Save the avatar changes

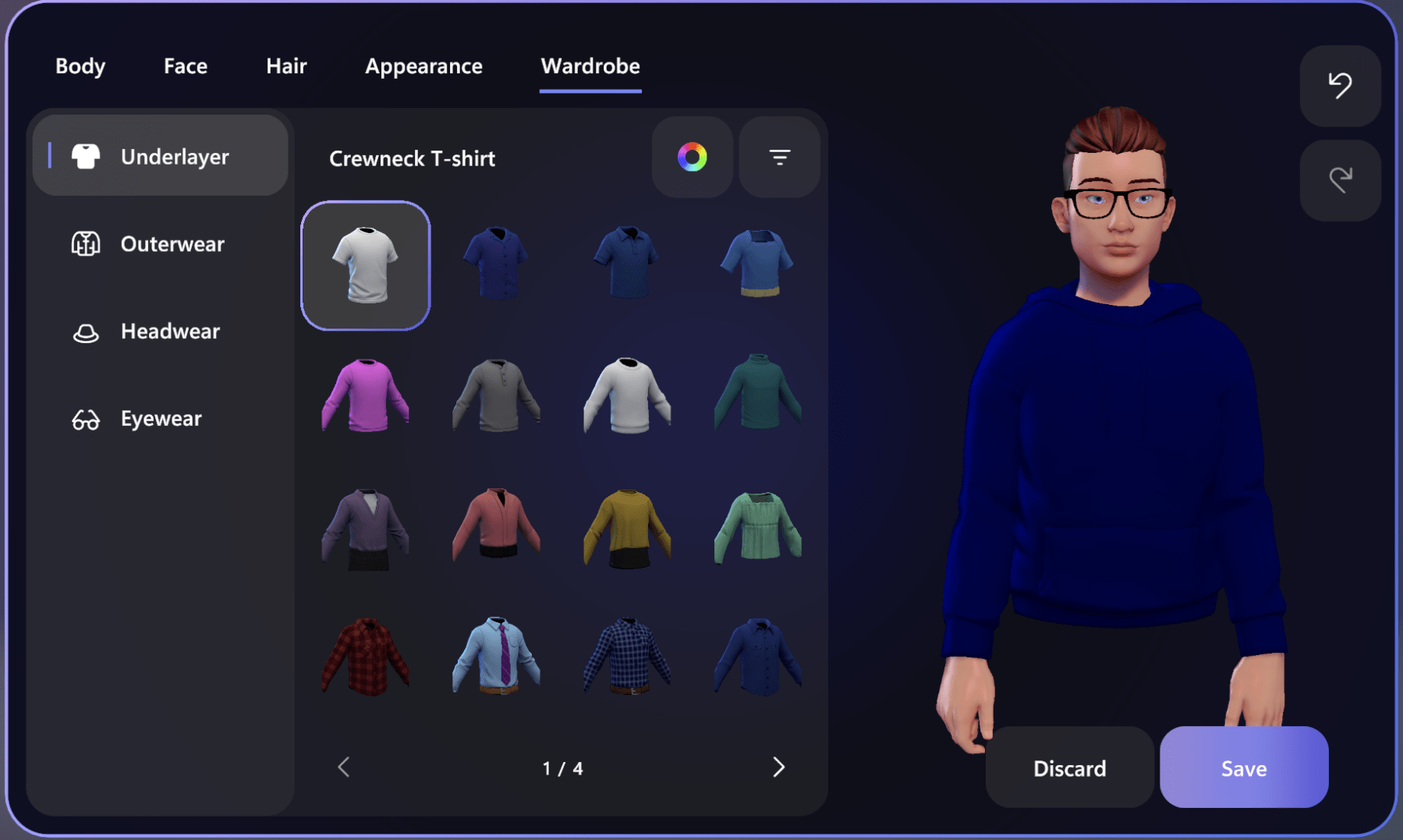pyautogui.click(x=1243, y=767)
